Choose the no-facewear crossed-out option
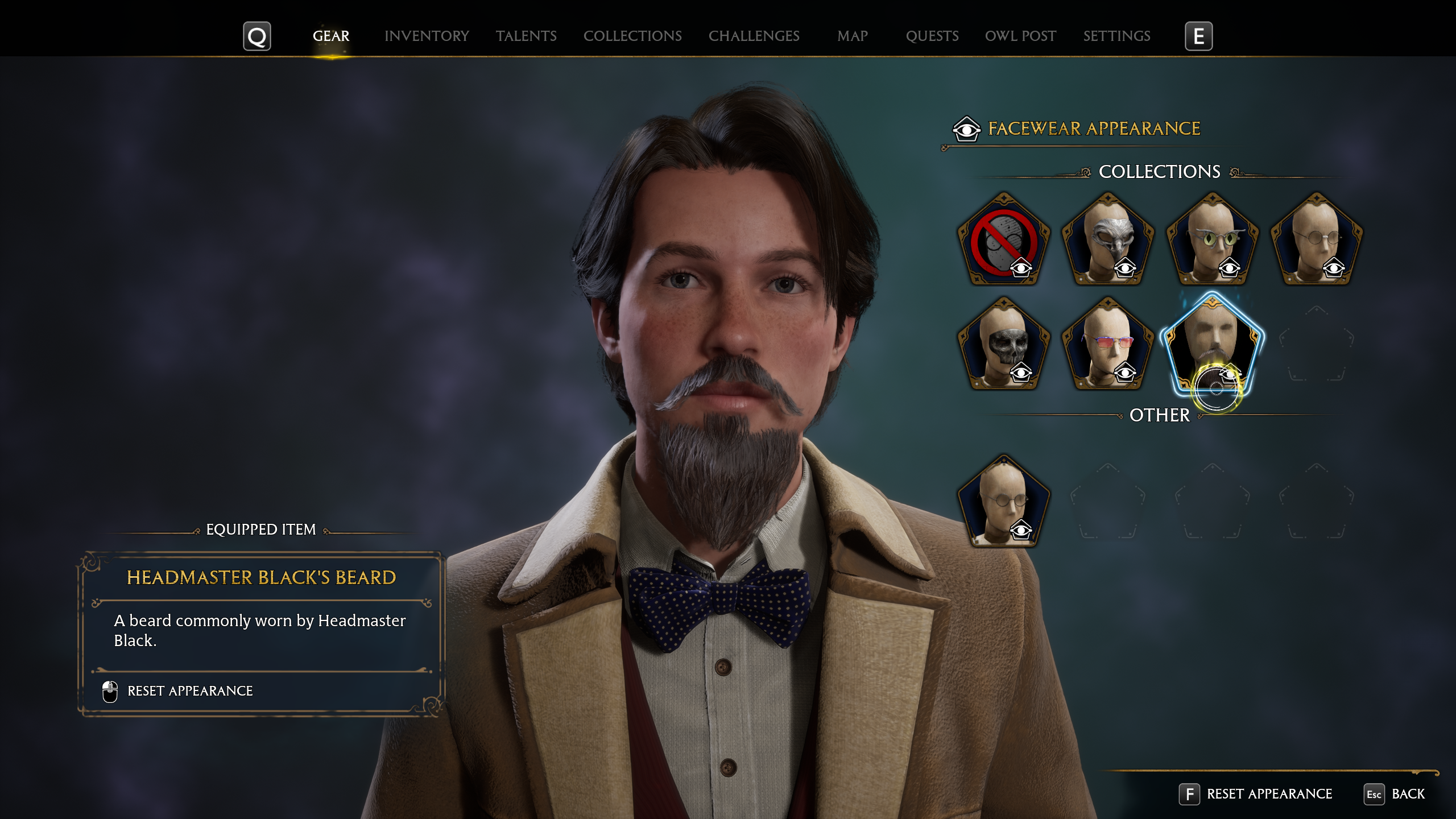 (1004, 240)
